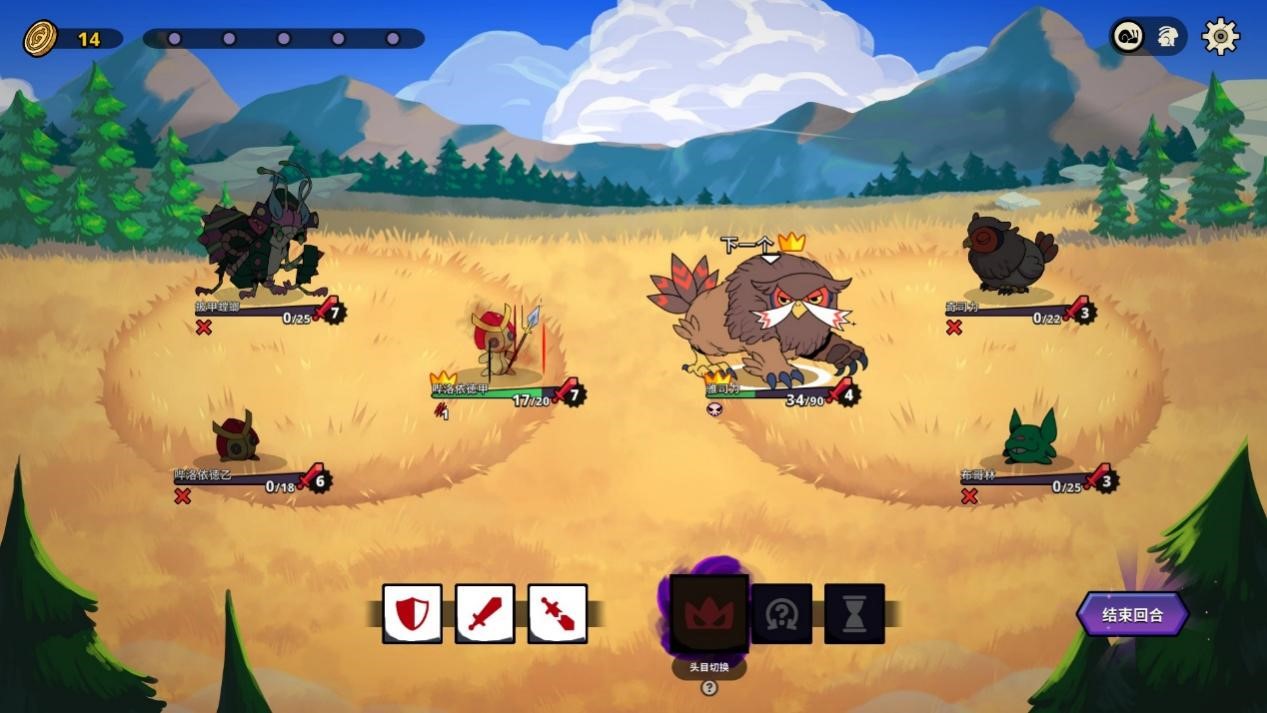Screen dimensions: 1267x713
Task: Switch to snail slow speed
Action: pos(1131,37)
